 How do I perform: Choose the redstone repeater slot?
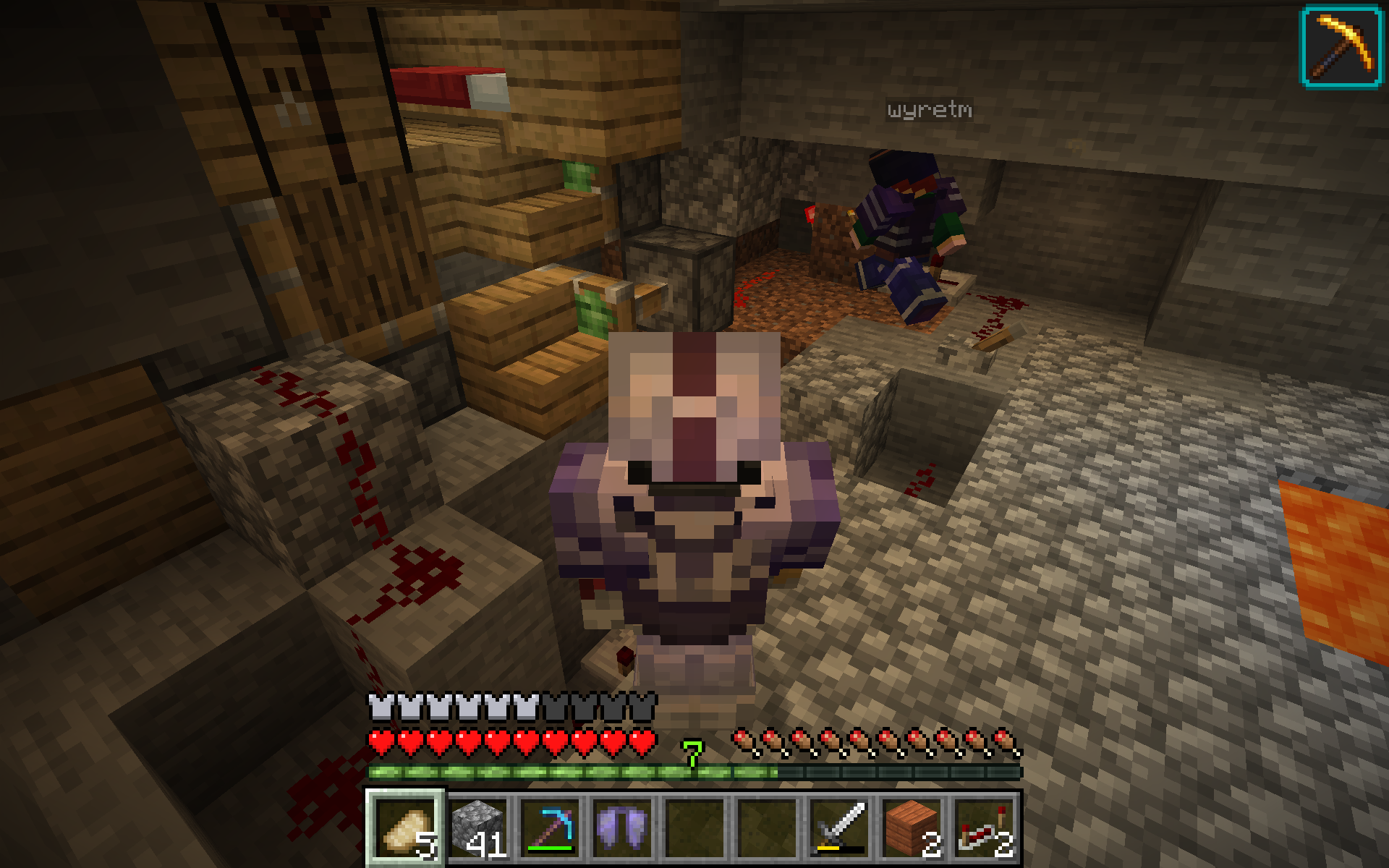(x=984, y=827)
